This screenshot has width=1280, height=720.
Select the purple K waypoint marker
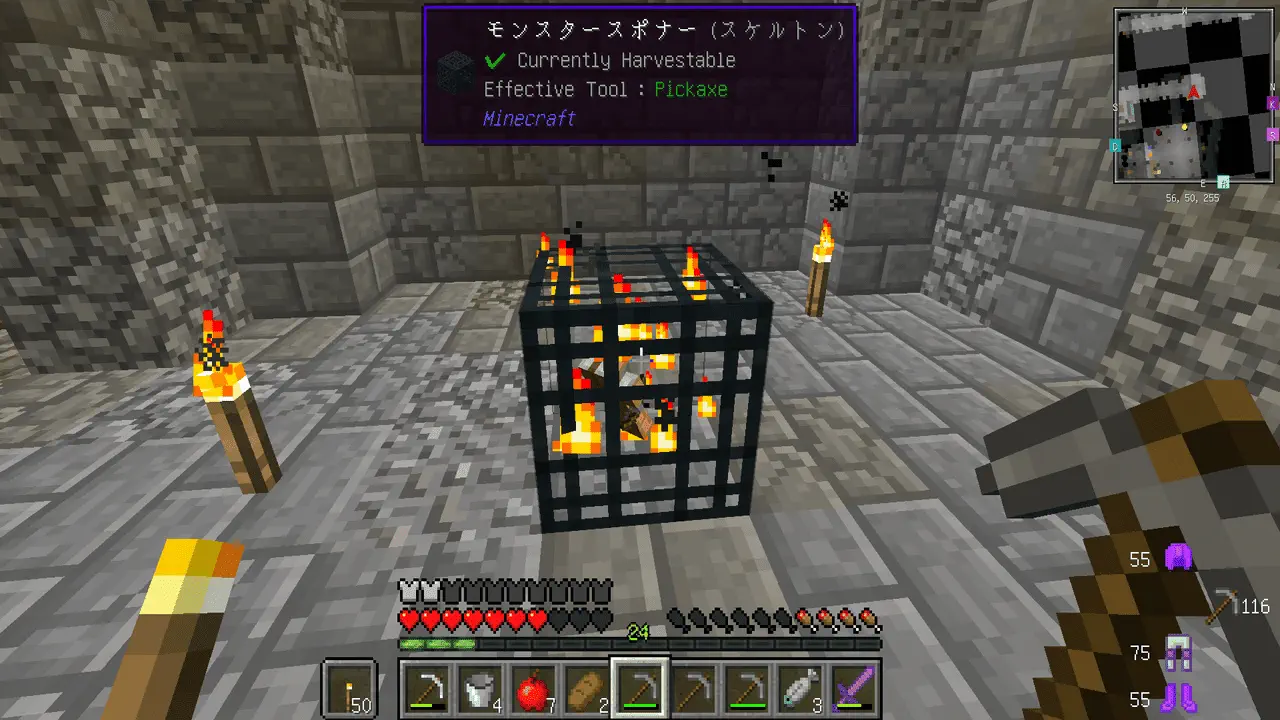[x=1272, y=103]
